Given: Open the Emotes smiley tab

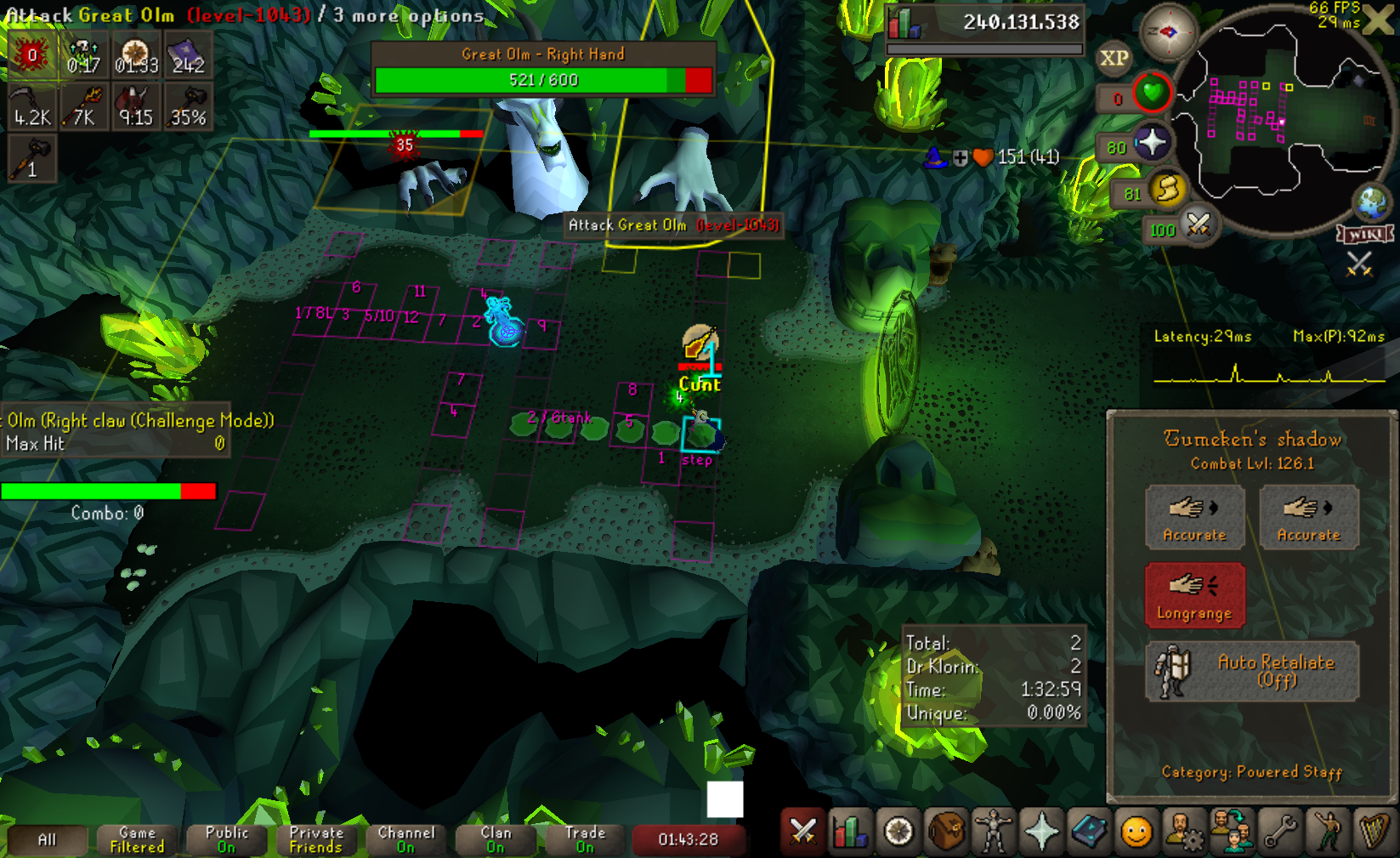Looking at the screenshot, I should point(1136,832).
